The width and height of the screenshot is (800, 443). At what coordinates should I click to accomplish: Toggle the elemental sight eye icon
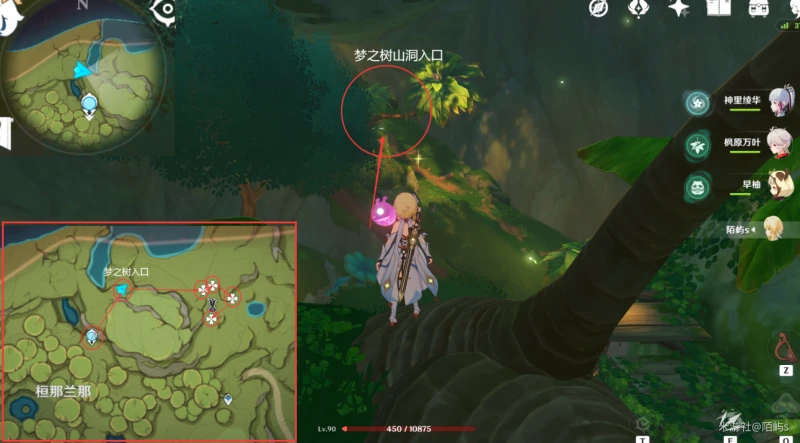click(x=165, y=10)
